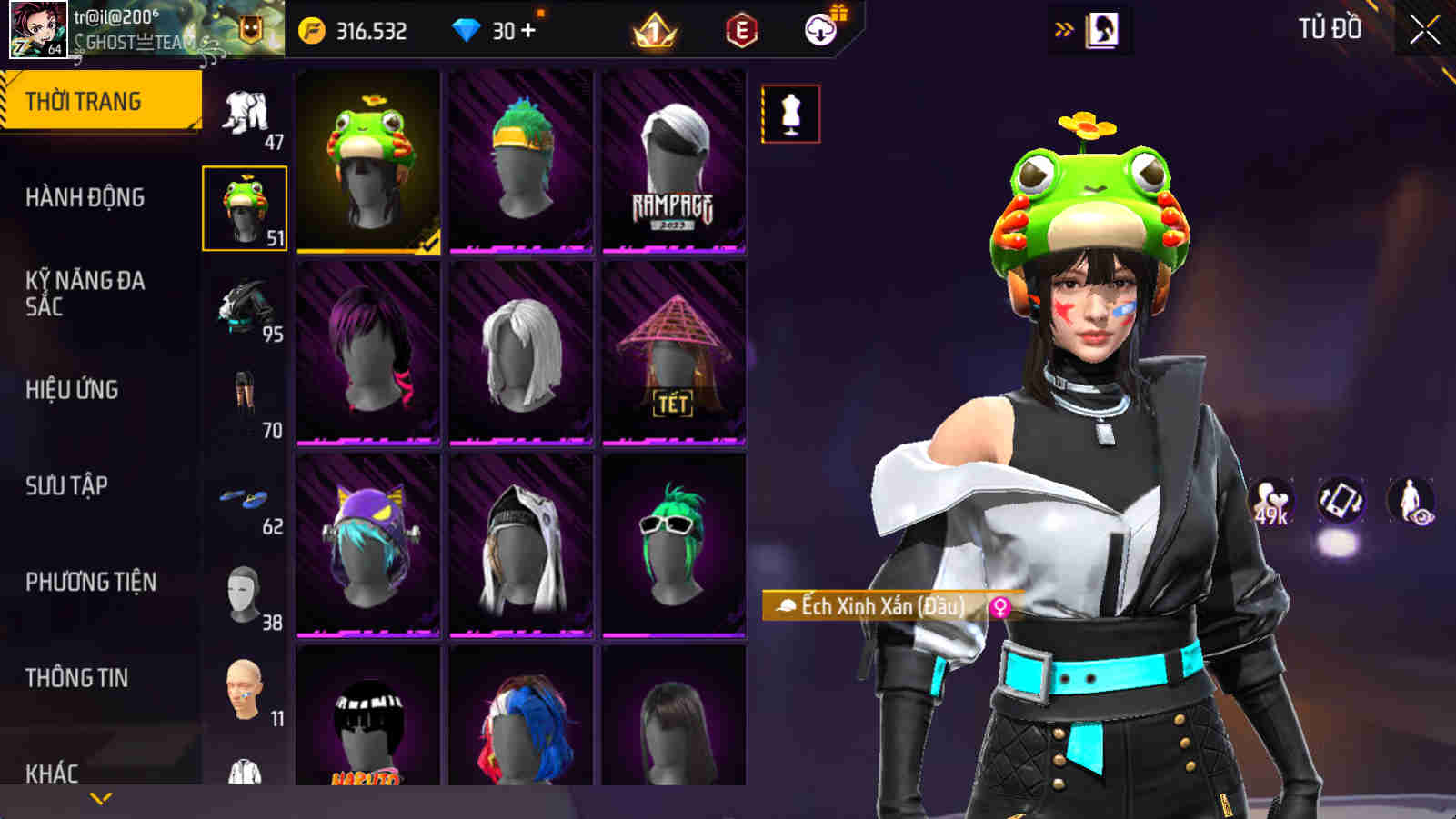Select the shoes category with 62 items
Viewport: 1456px width, 819px height.
pyautogui.click(x=244, y=498)
